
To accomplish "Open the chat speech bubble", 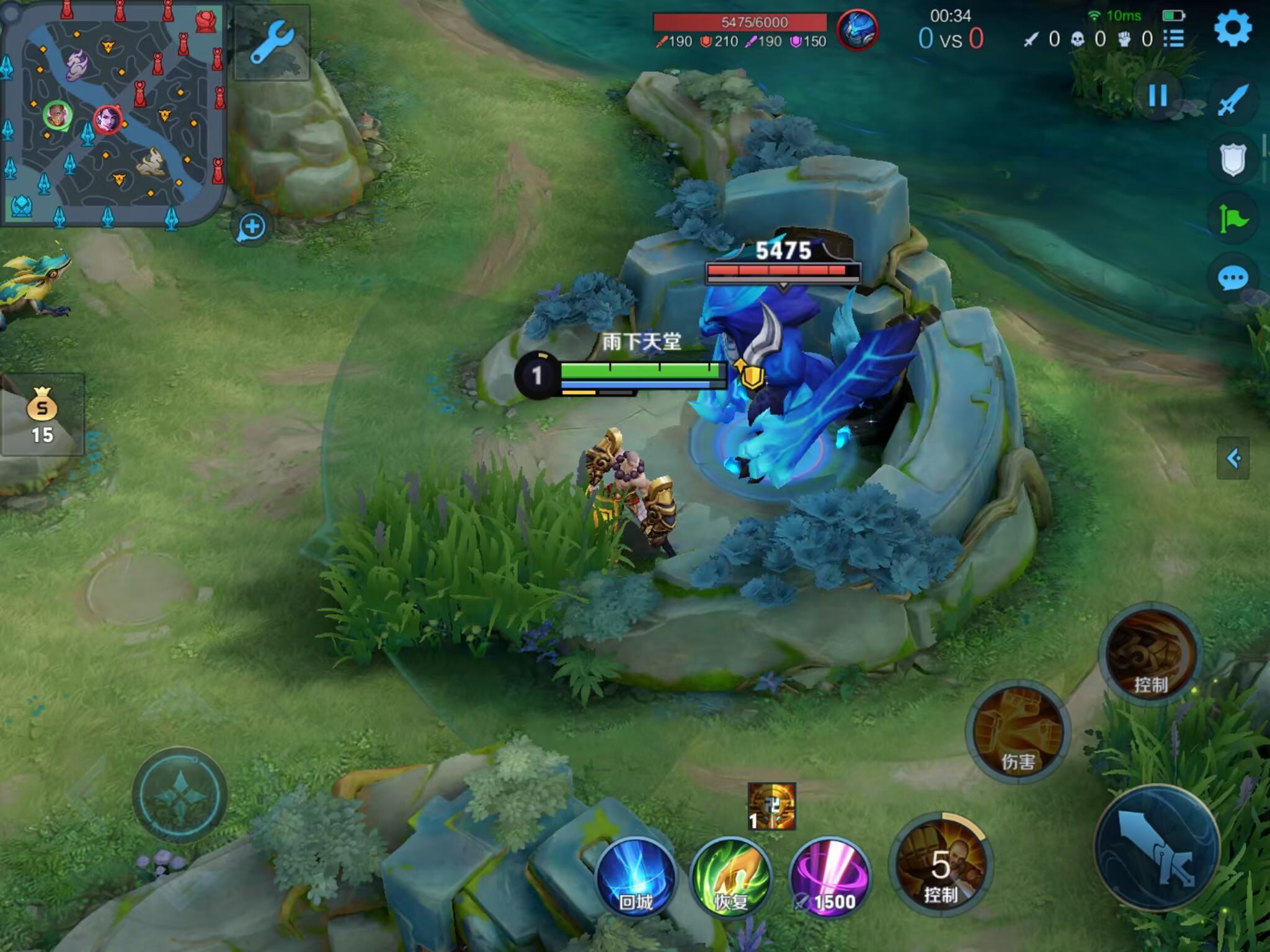I will pyautogui.click(x=1233, y=278).
